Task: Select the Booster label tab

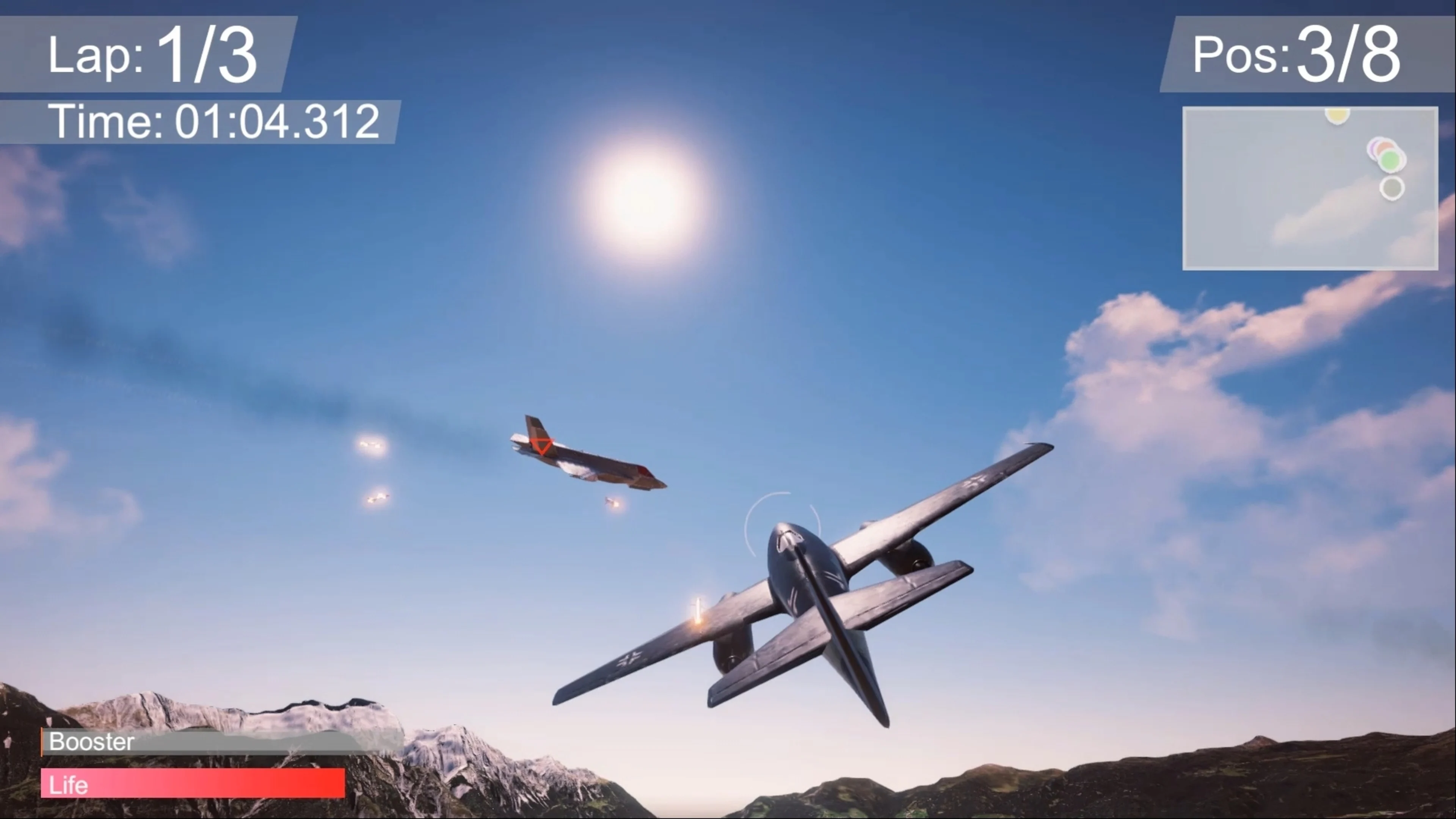Action: click(x=91, y=742)
